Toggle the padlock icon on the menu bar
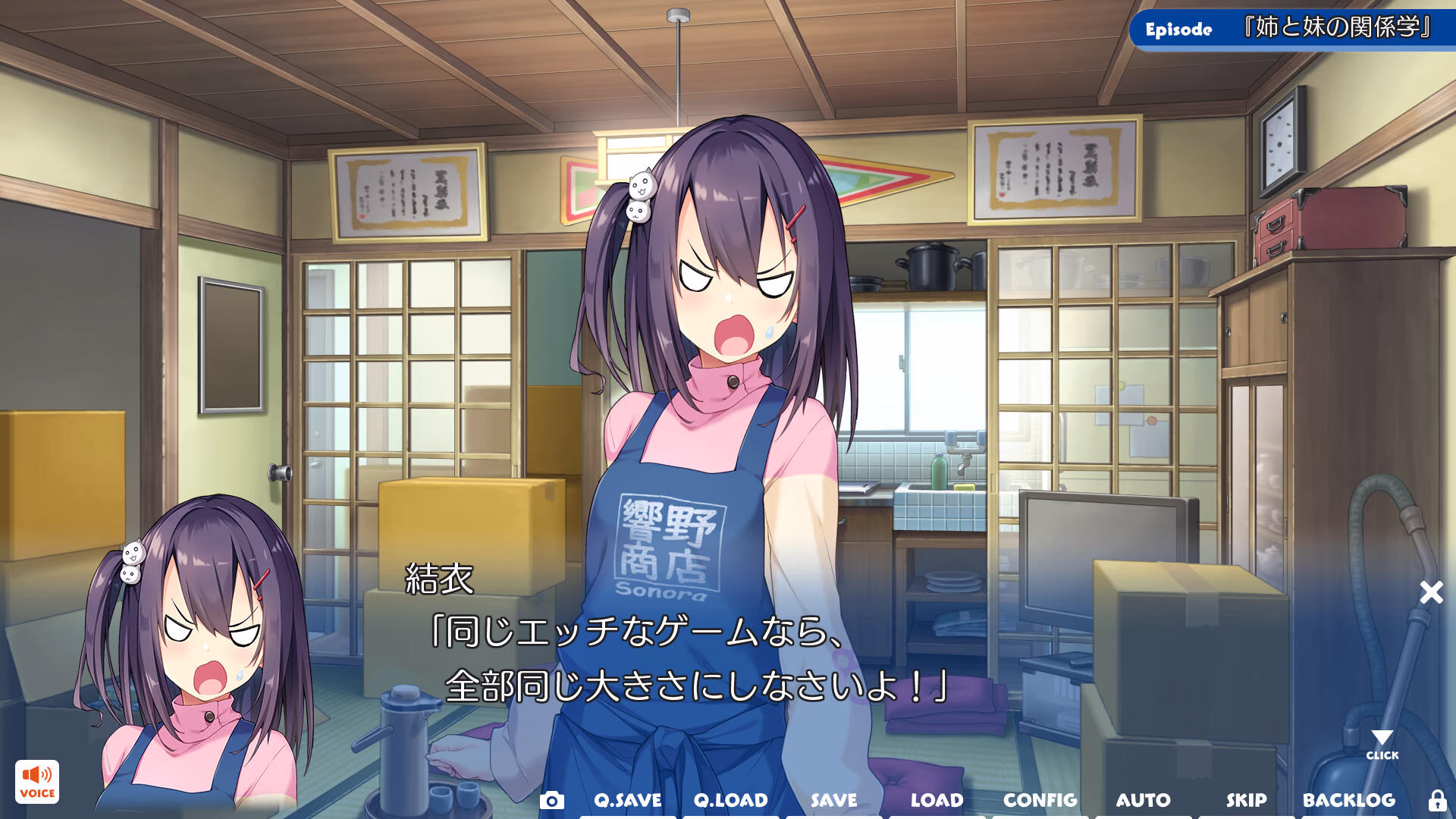 coord(1437,800)
